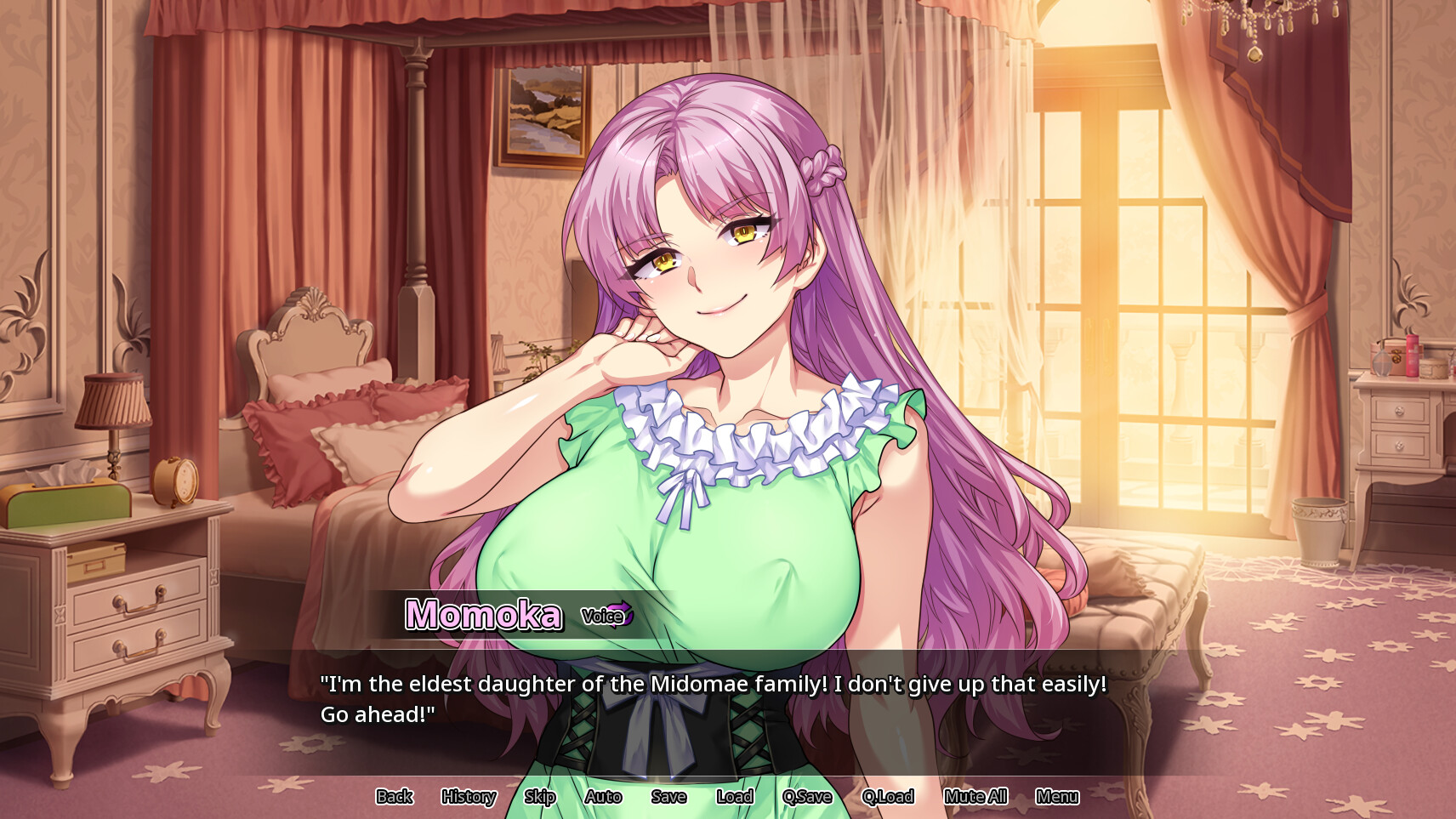Click Save in the bottom bar
Image resolution: width=1456 pixels, height=819 pixels.
(668, 797)
